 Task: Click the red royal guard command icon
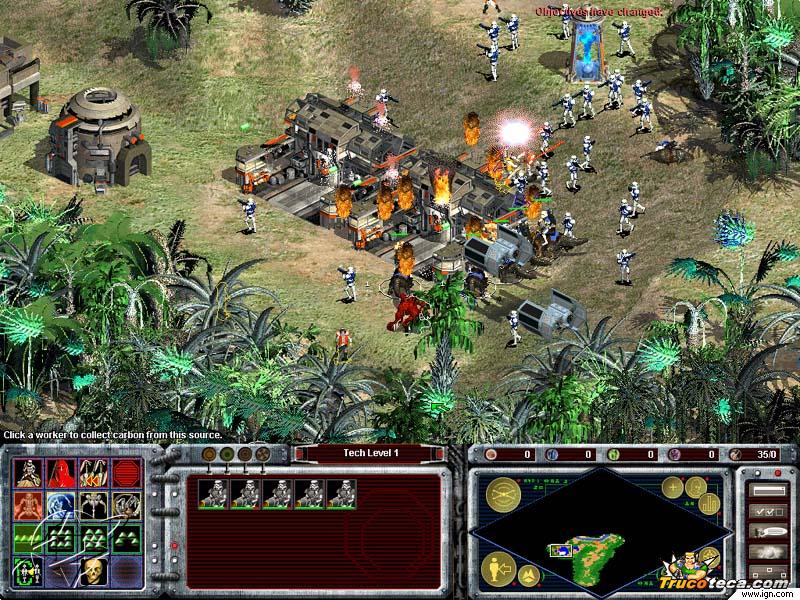pos(61,471)
